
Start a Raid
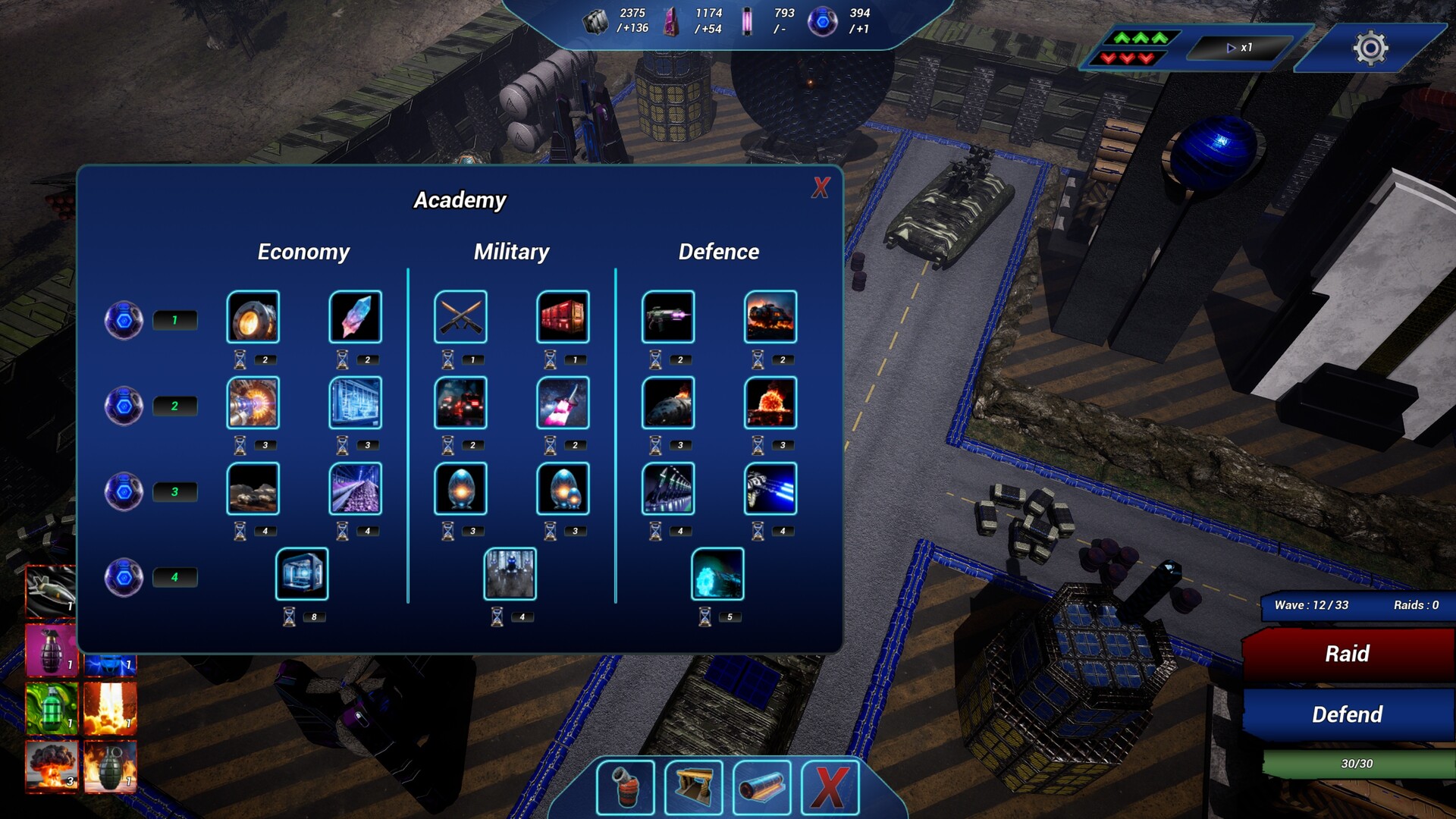point(1347,654)
